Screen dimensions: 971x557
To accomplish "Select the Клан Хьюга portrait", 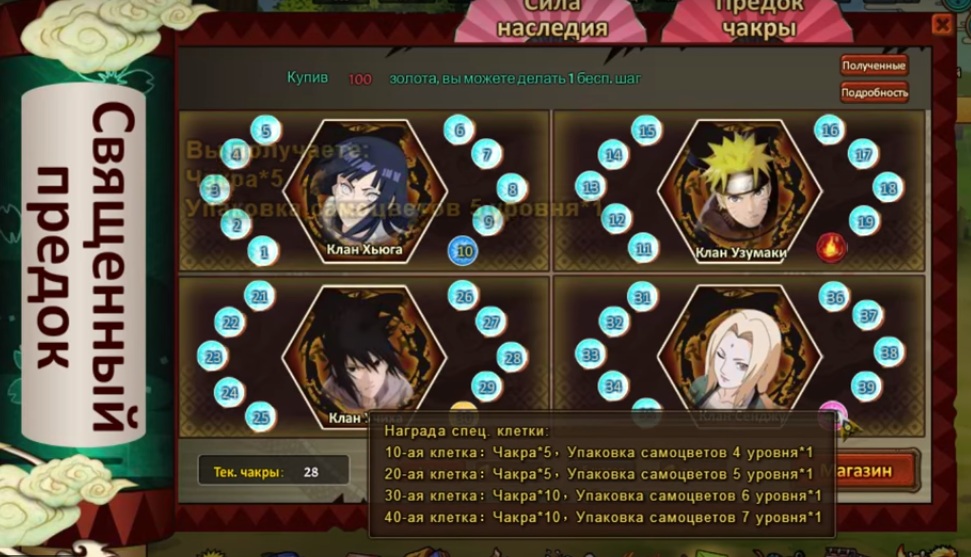I will [364, 190].
